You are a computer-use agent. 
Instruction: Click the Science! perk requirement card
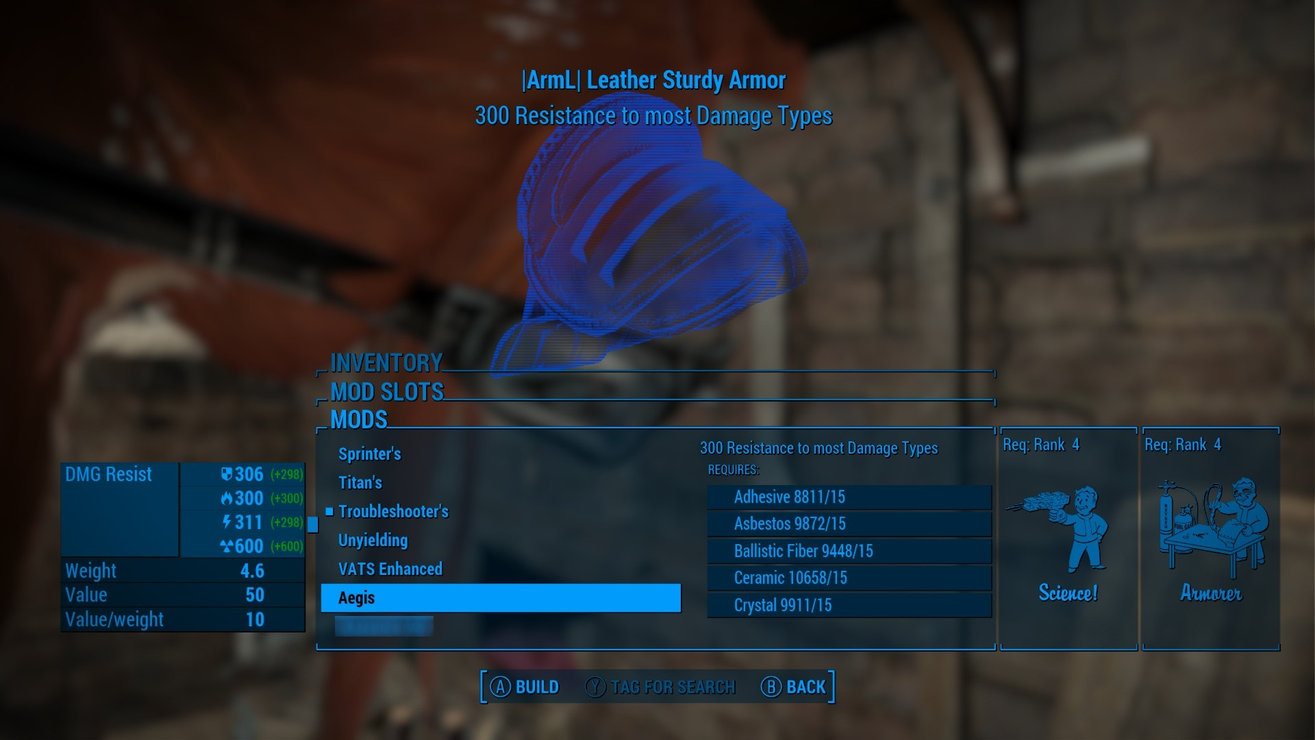[1068, 540]
